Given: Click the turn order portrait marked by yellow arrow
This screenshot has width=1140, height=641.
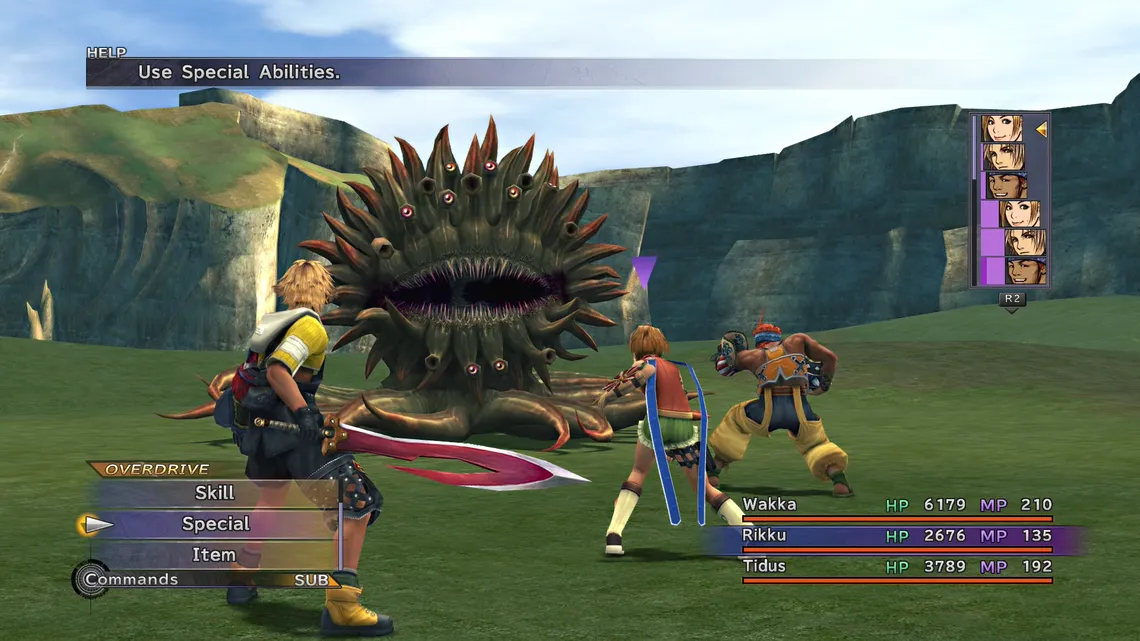Looking at the screenshot, I should 1002,129.
